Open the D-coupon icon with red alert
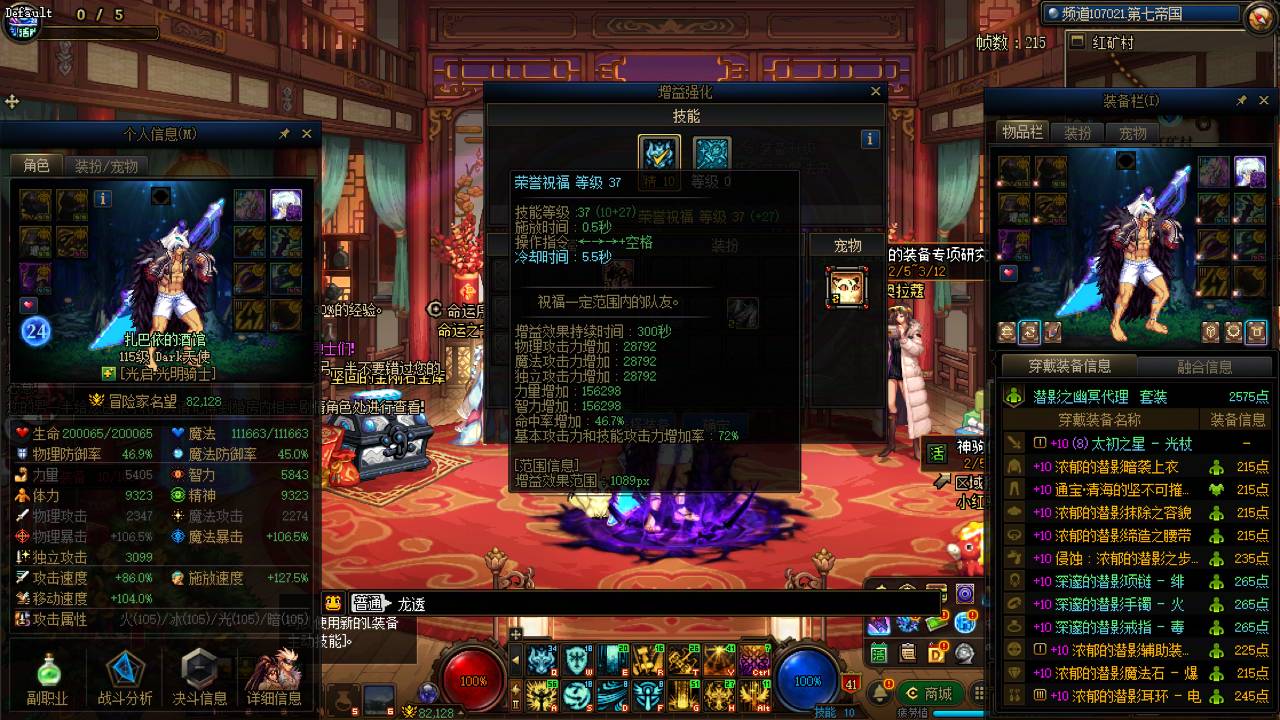 pos(936,653)
